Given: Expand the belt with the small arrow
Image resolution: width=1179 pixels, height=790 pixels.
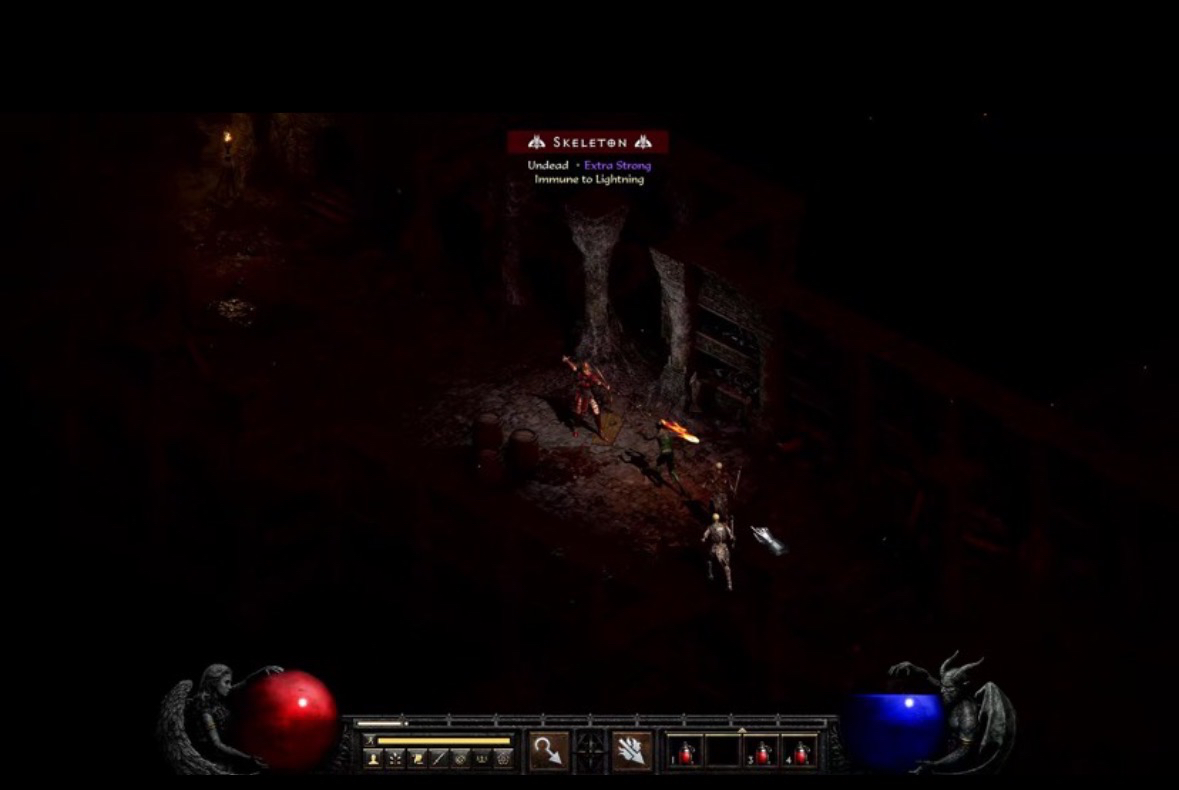Looking at the screenshot, I should coord(741,731).
